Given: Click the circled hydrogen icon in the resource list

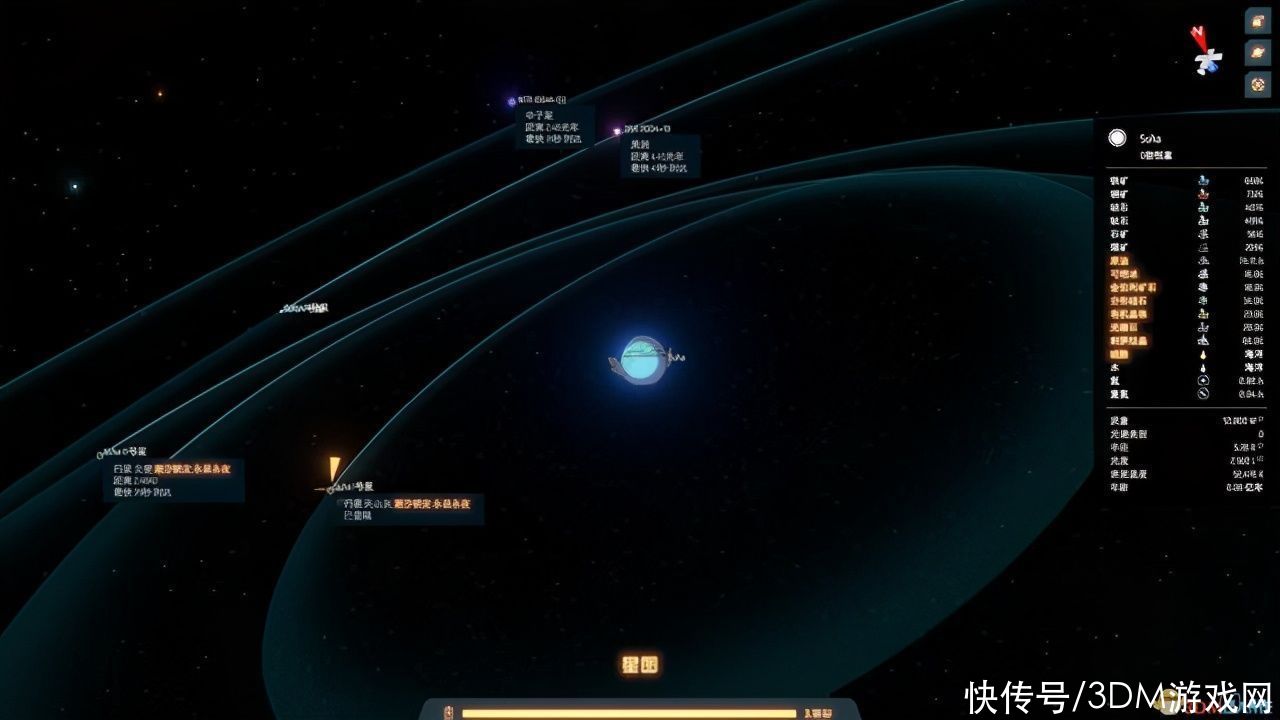Looking at the screenshot, I should tap(1203, 380).
